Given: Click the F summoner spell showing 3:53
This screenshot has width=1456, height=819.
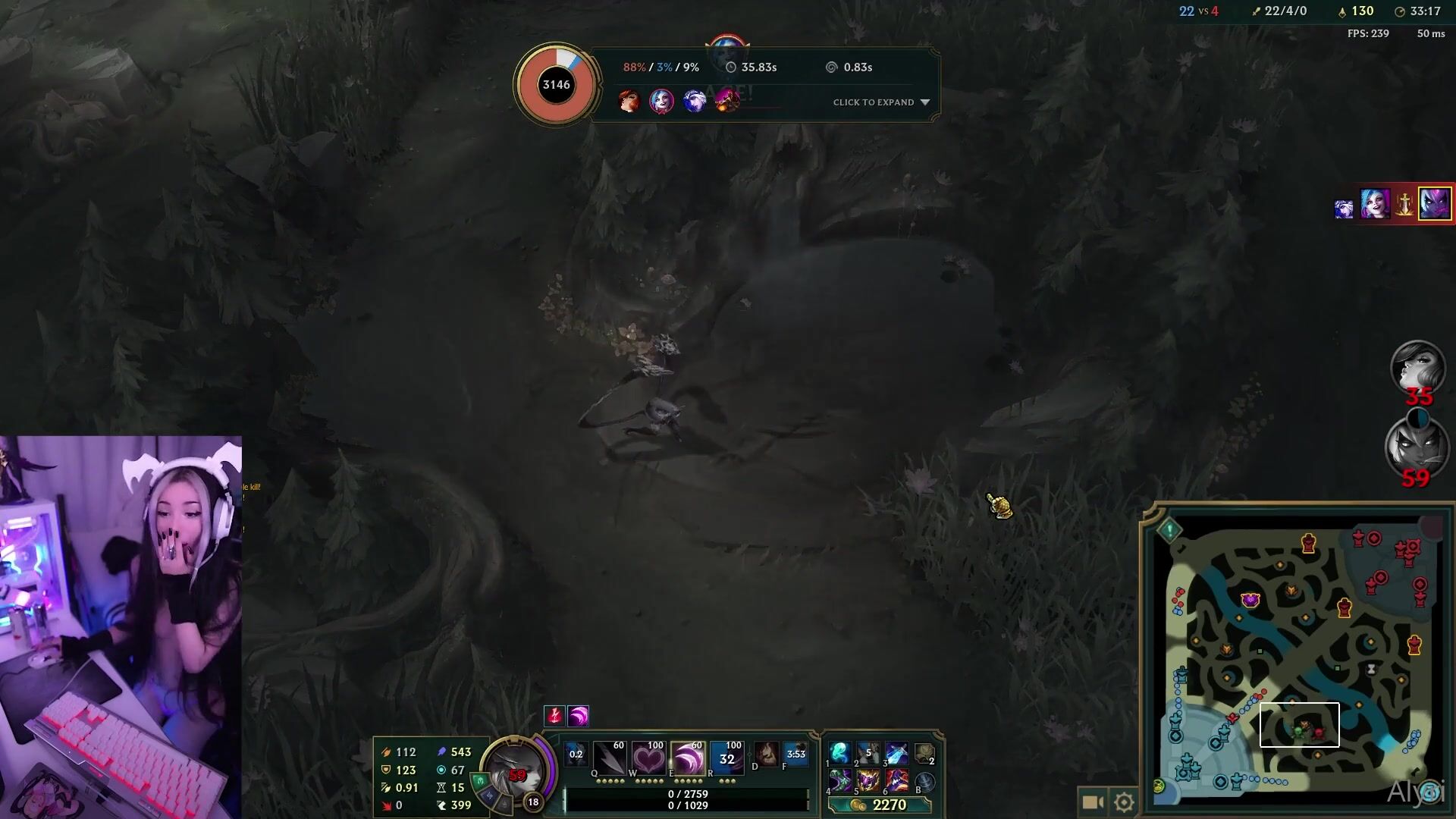Looking at the screenshot, I should pos(795,755).
